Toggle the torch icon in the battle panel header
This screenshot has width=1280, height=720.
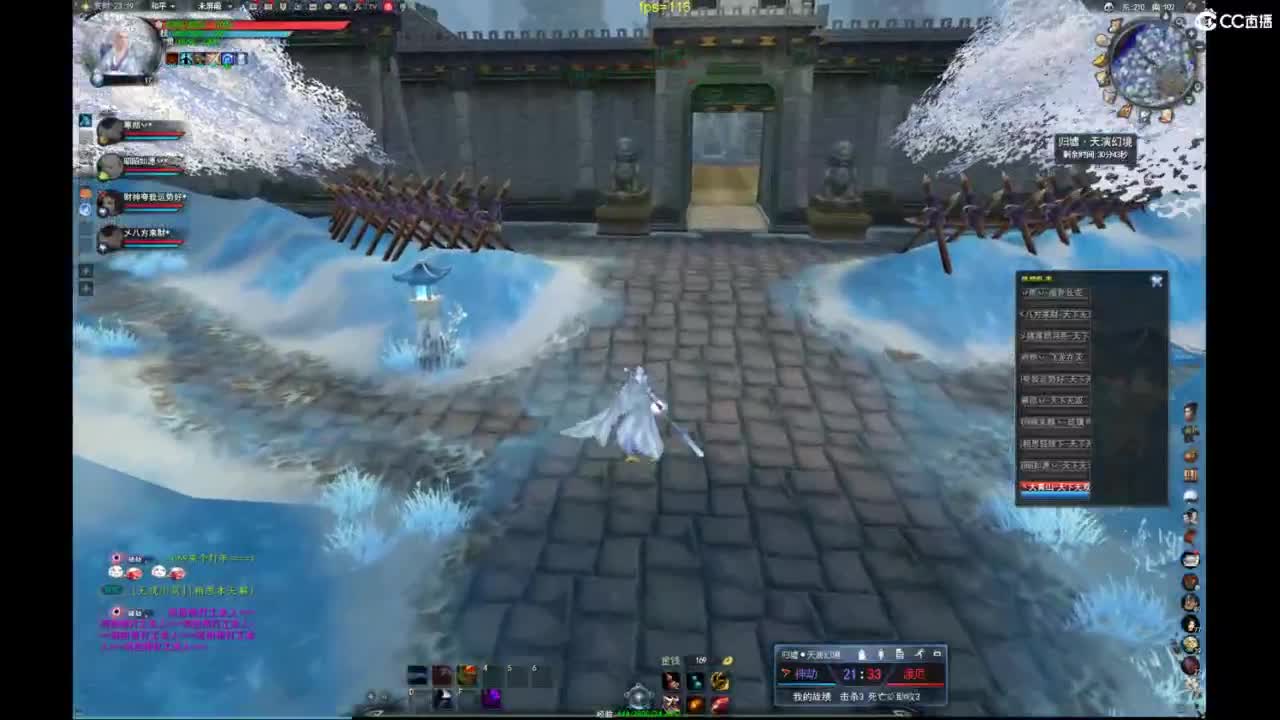point(861,653)
